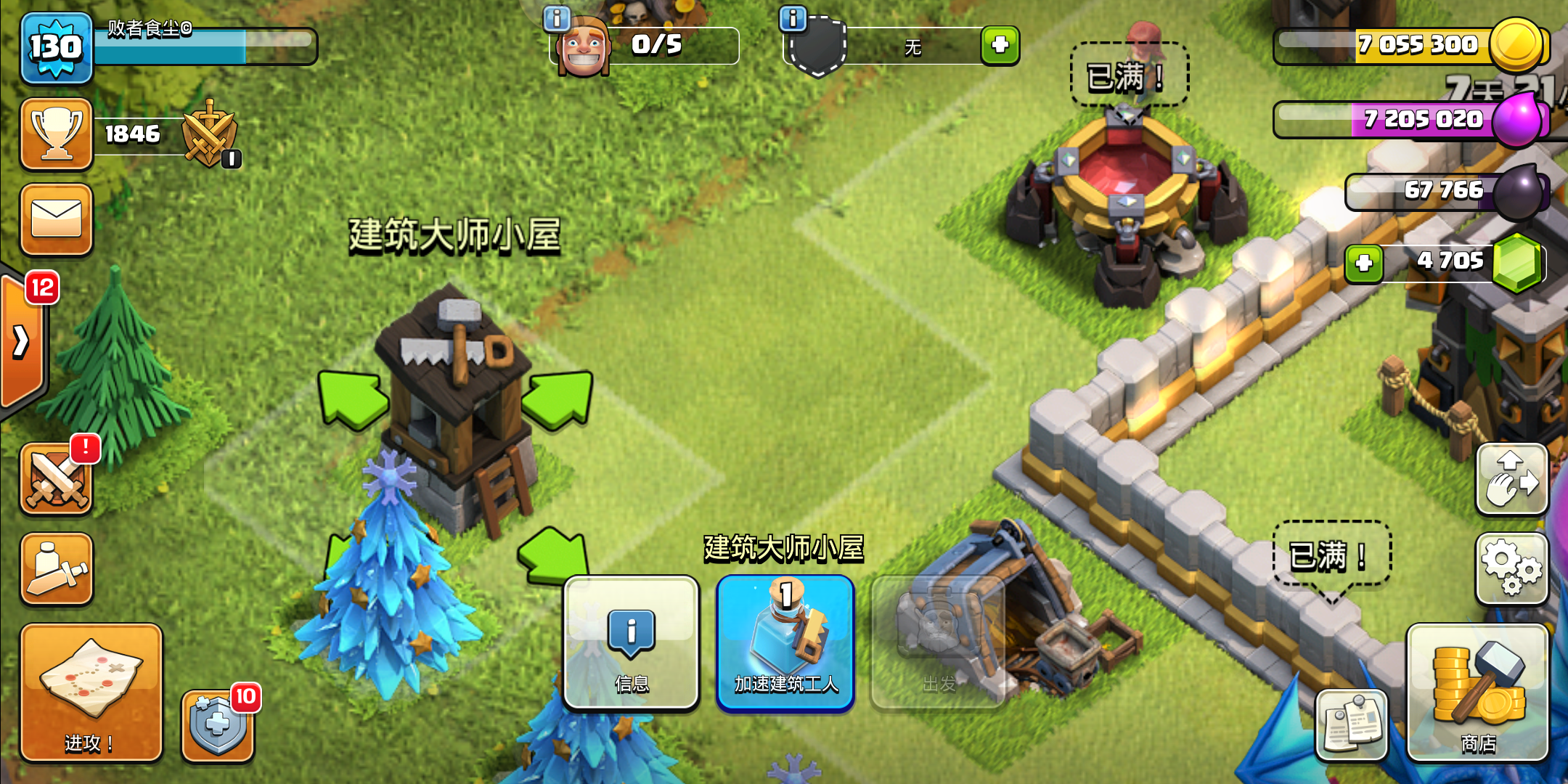This screenshot has height=784, width=1568.
Task: Click the blue experience progress bar
Action: (207, 46)
